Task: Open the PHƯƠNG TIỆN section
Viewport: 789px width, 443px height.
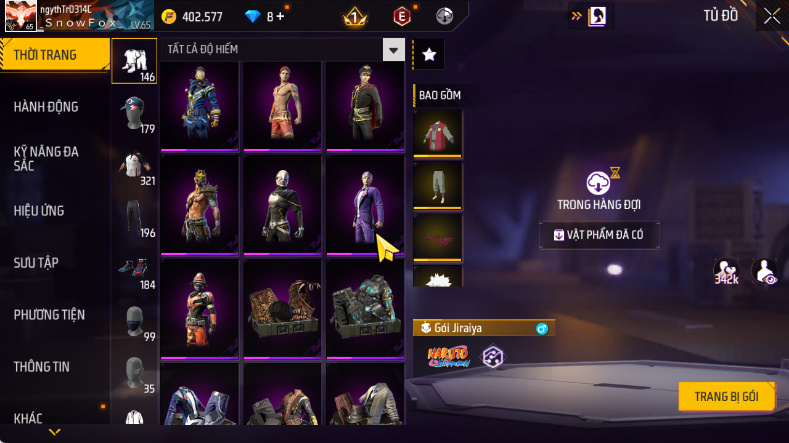Action: click(49, 315)
